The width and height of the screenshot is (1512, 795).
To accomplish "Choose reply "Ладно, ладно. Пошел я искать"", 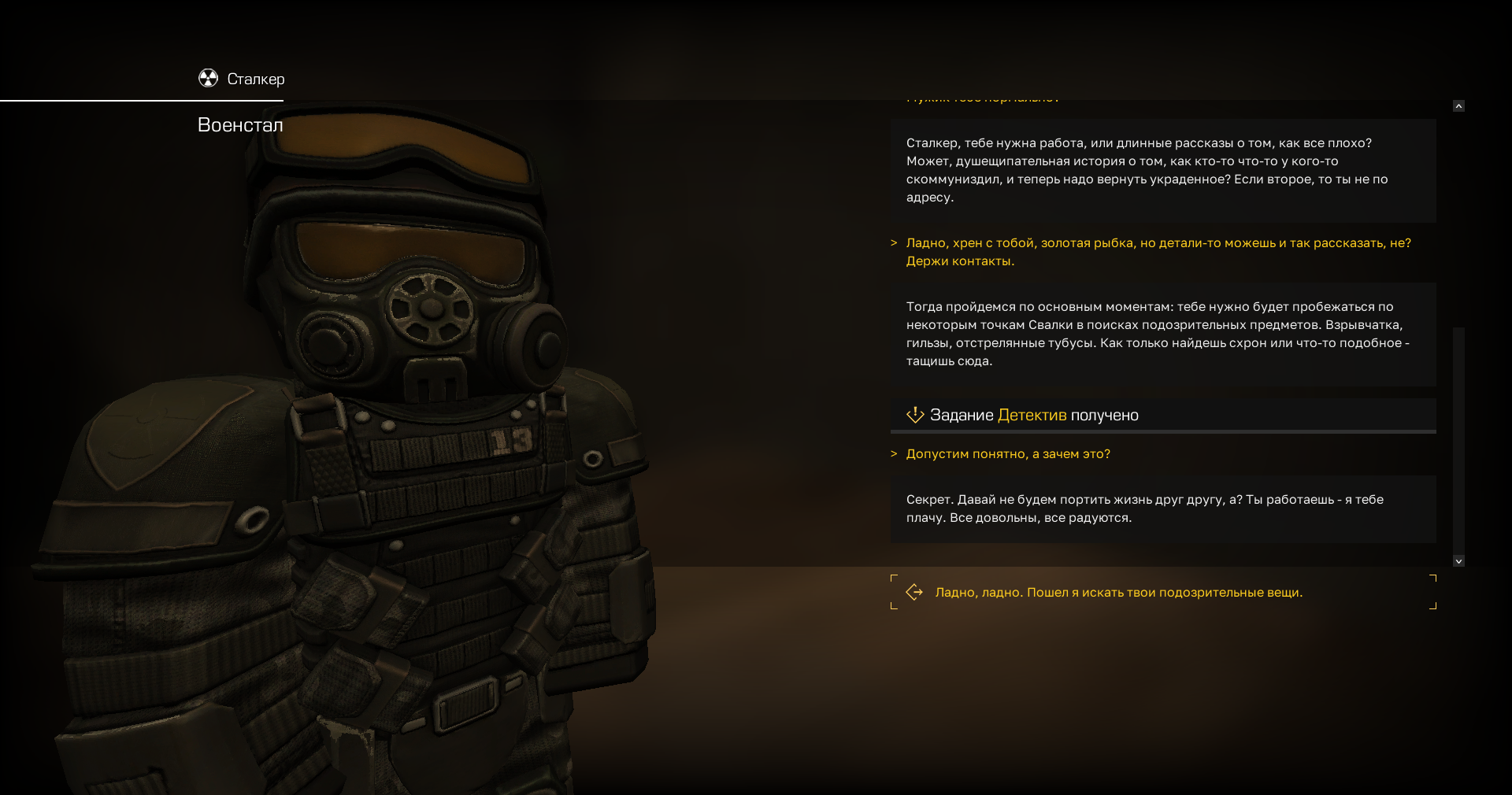I will 1118,593.
